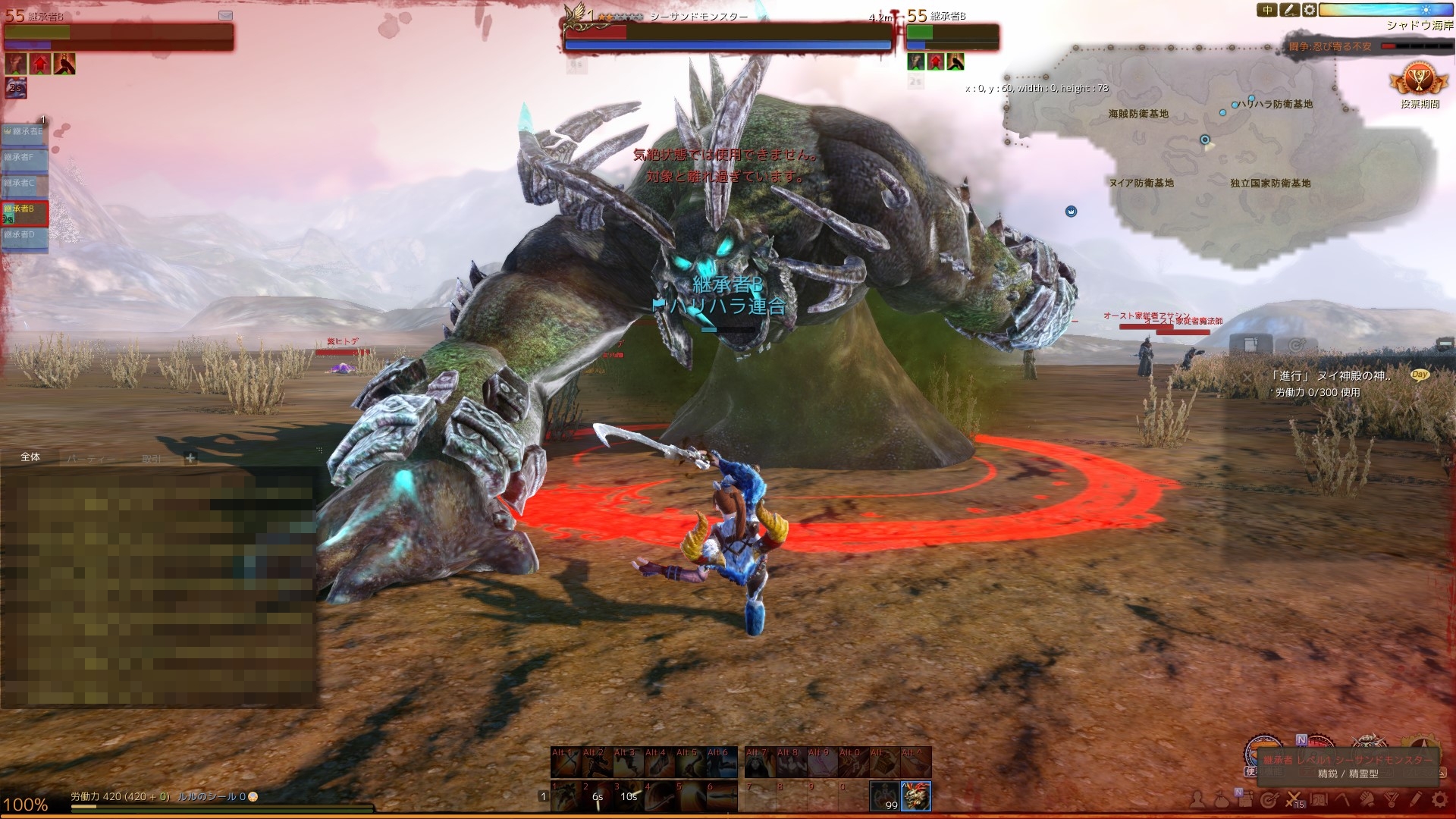Toggle the minimap size 中 button
Viewport: 1456px width, 819px height.
pos(1268,10)
